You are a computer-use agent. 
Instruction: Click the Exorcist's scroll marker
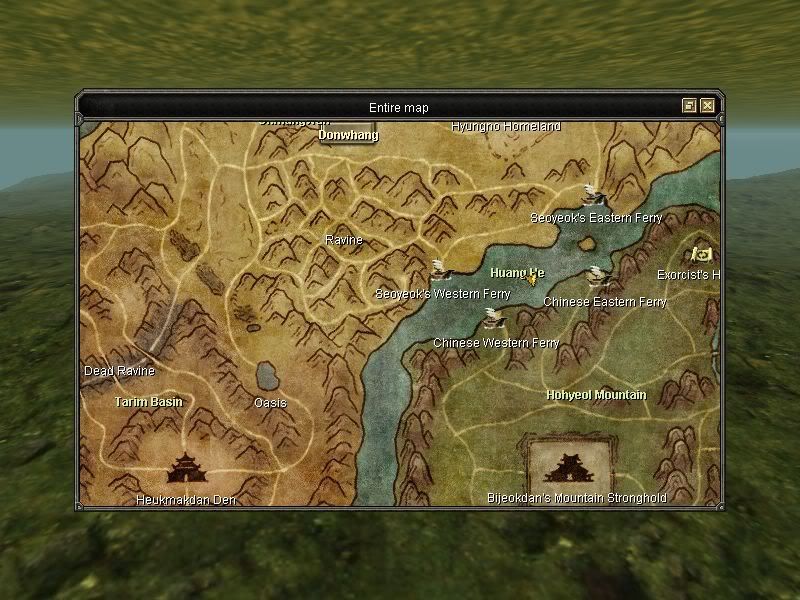(x=702, y=254)
